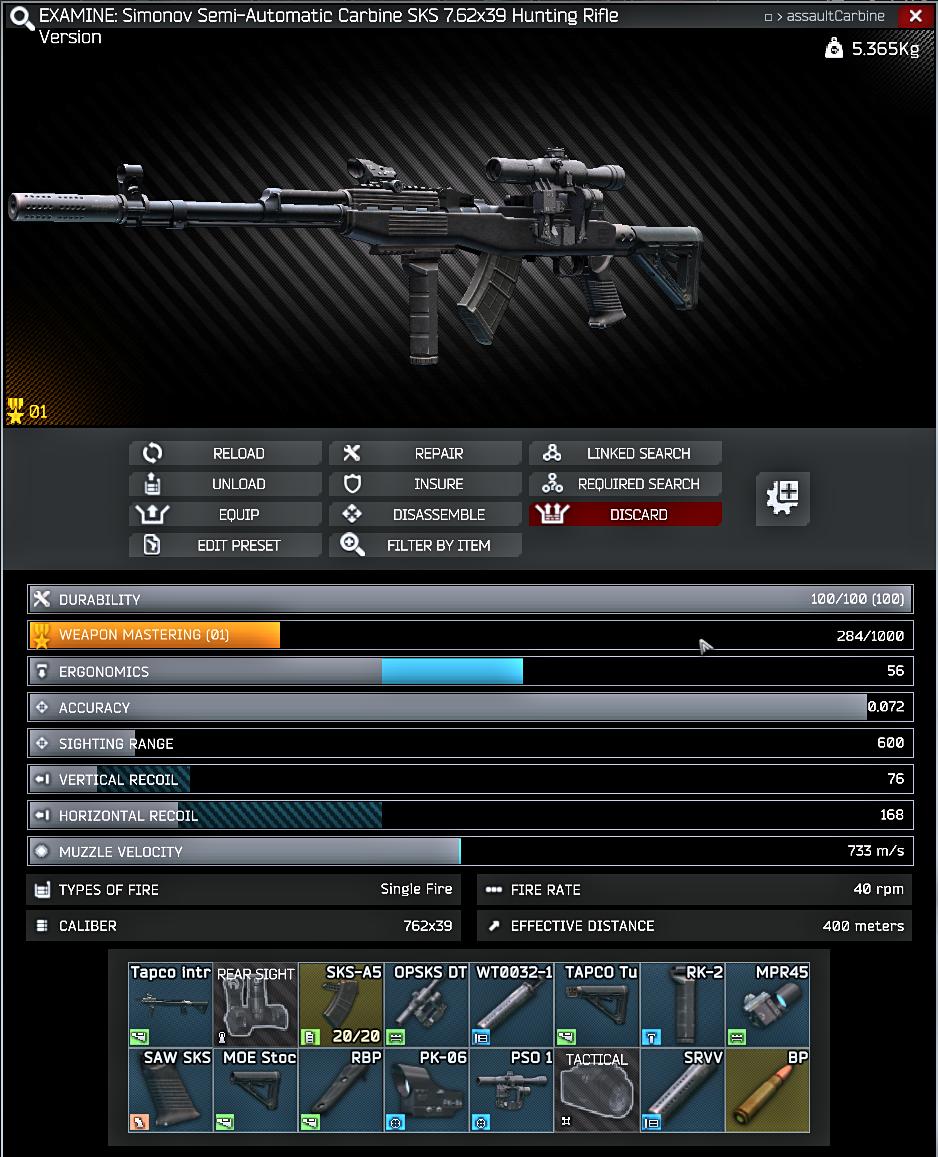Close the examine window
The height and width of the screenshot is (1157, 938).
[915, 16]
